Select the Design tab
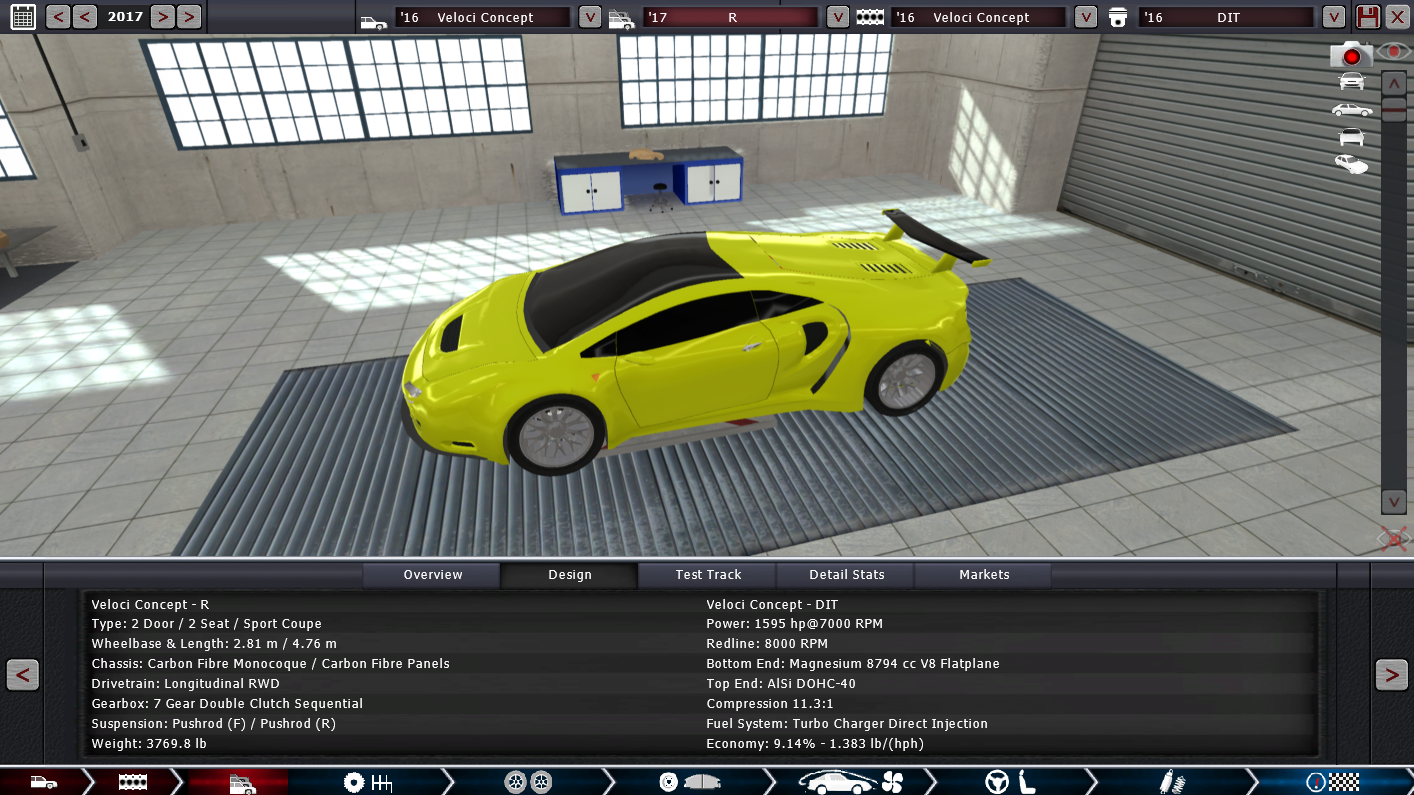This screenshot has width=1414, height=795. (570, 575)
